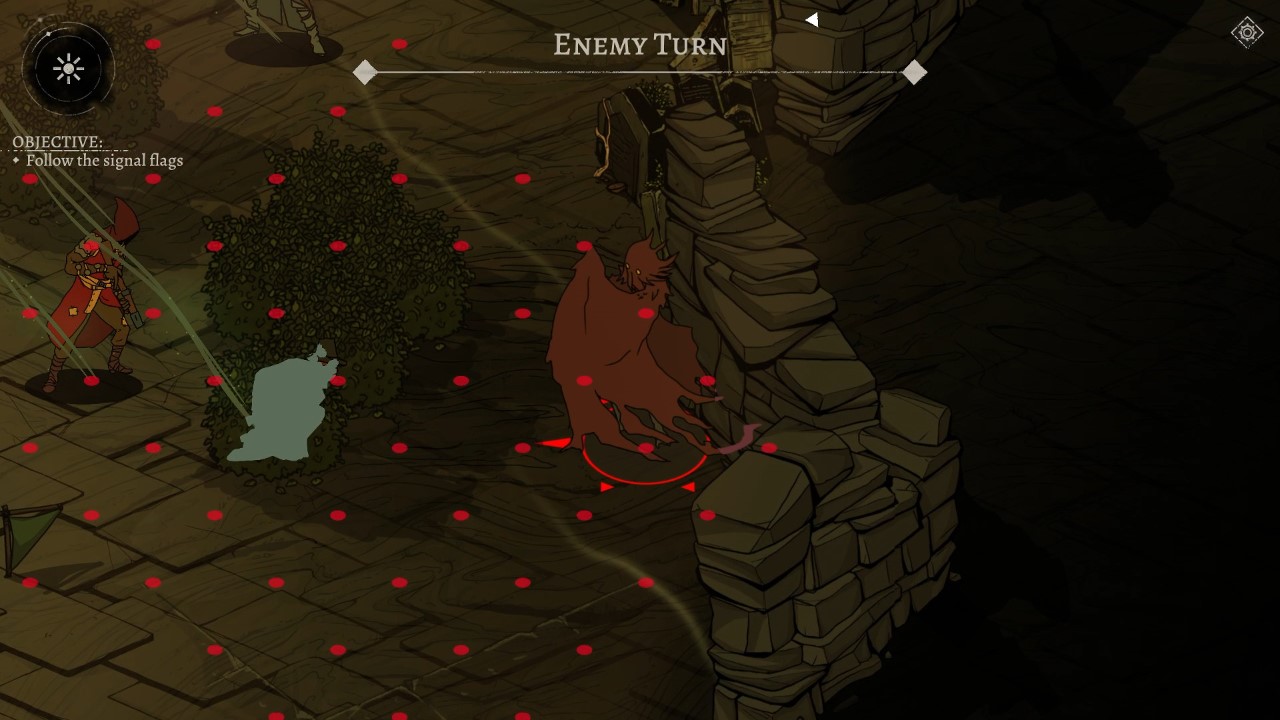Click the red arrow tip of the attack arc

[552, 440]
